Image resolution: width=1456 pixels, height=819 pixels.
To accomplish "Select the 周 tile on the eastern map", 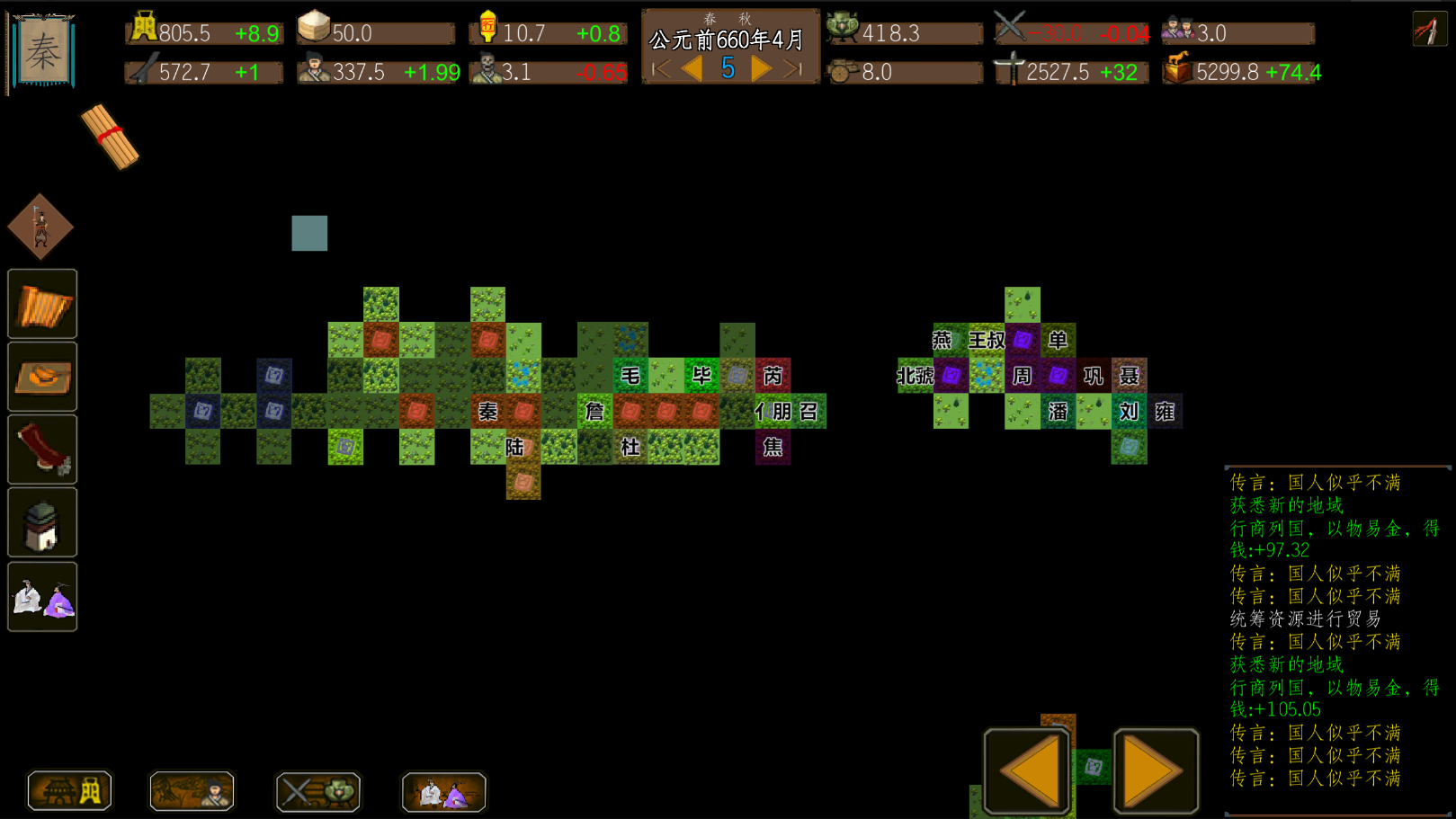I will click(1022, 376).
